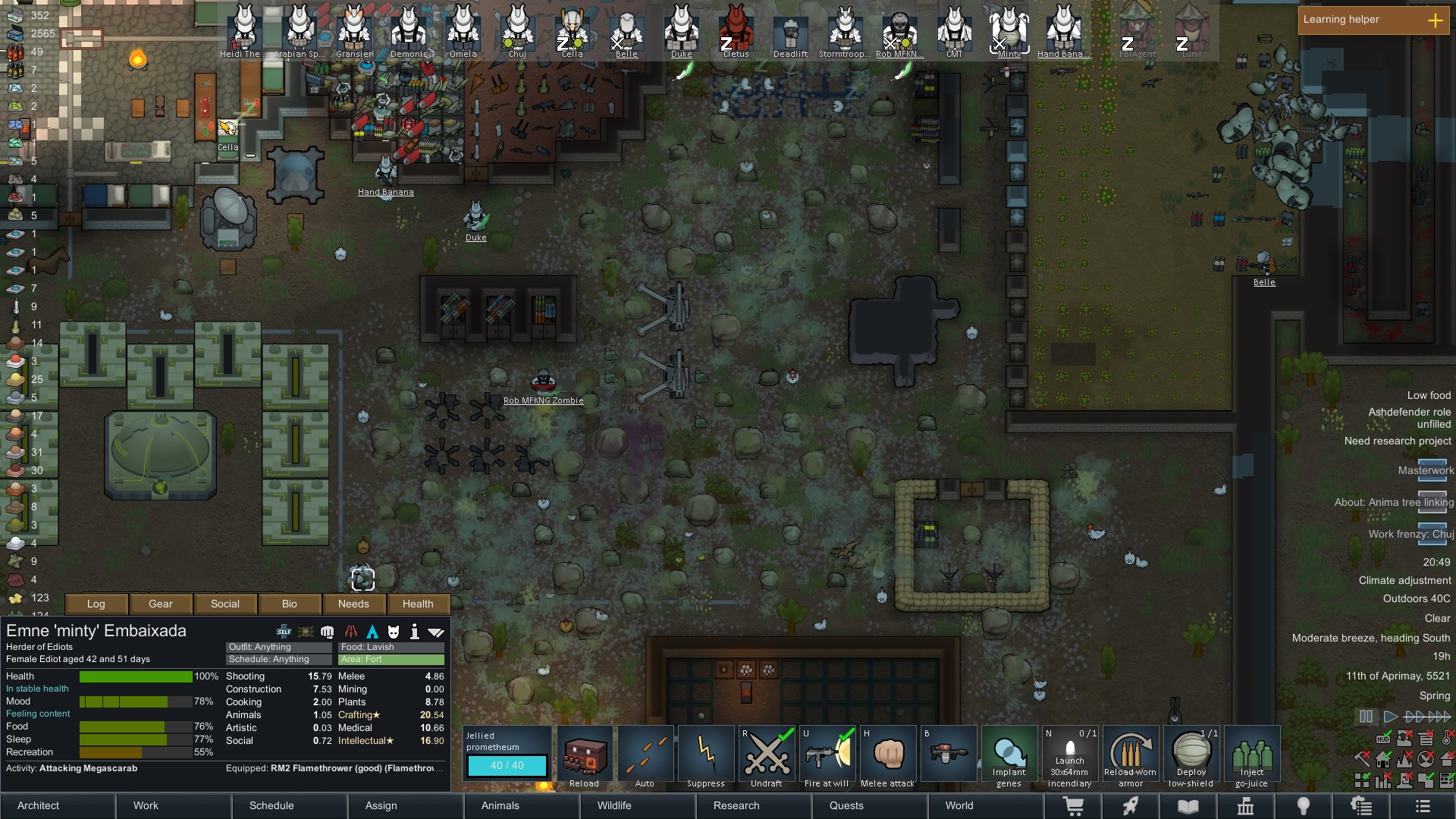Viewport: 1456px width, 819px height.
Task: Open the Architect menu
Action: [x=39, y=805]
